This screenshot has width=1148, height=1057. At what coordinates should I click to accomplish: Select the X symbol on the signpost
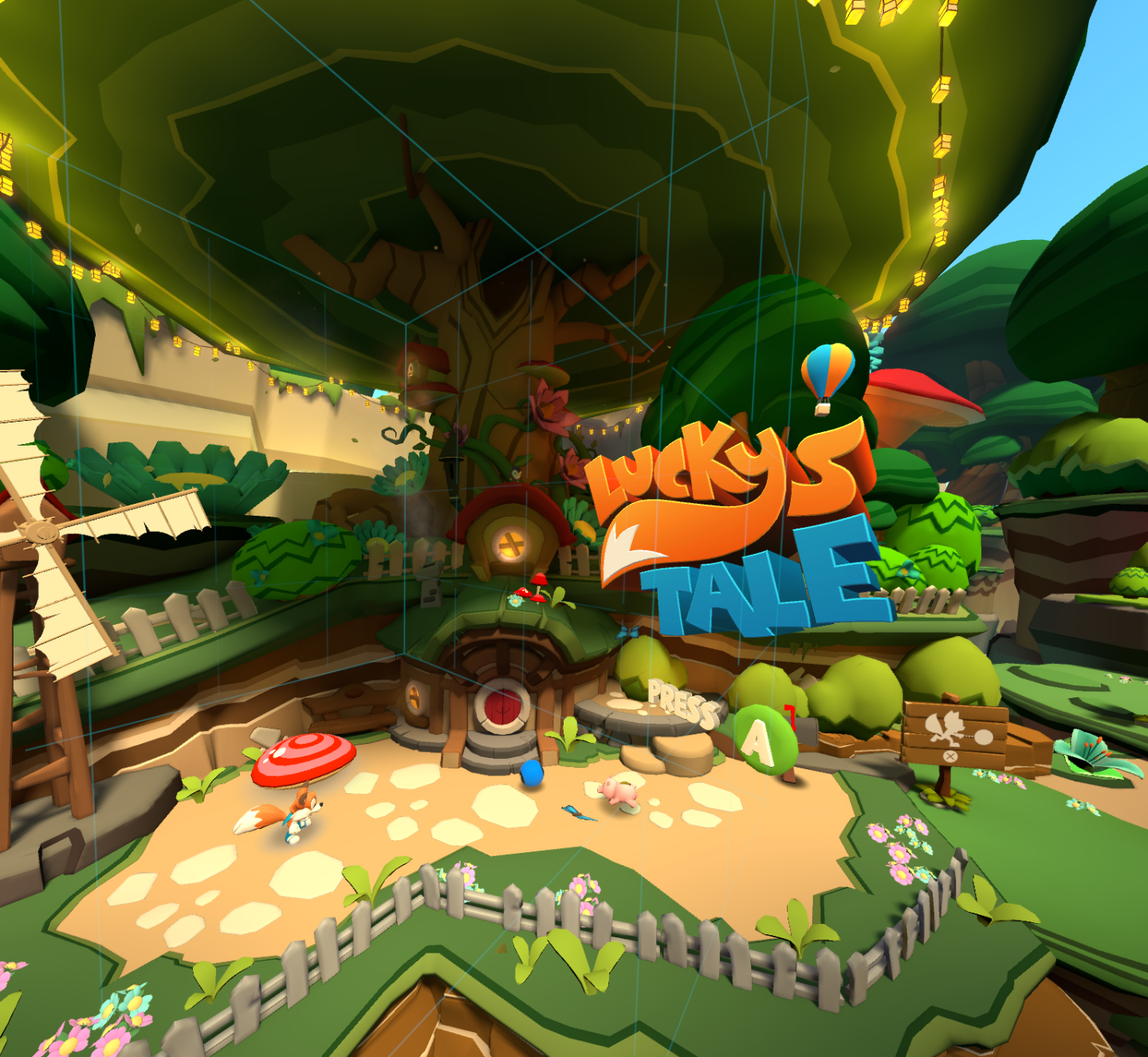(x=950, y=756)
